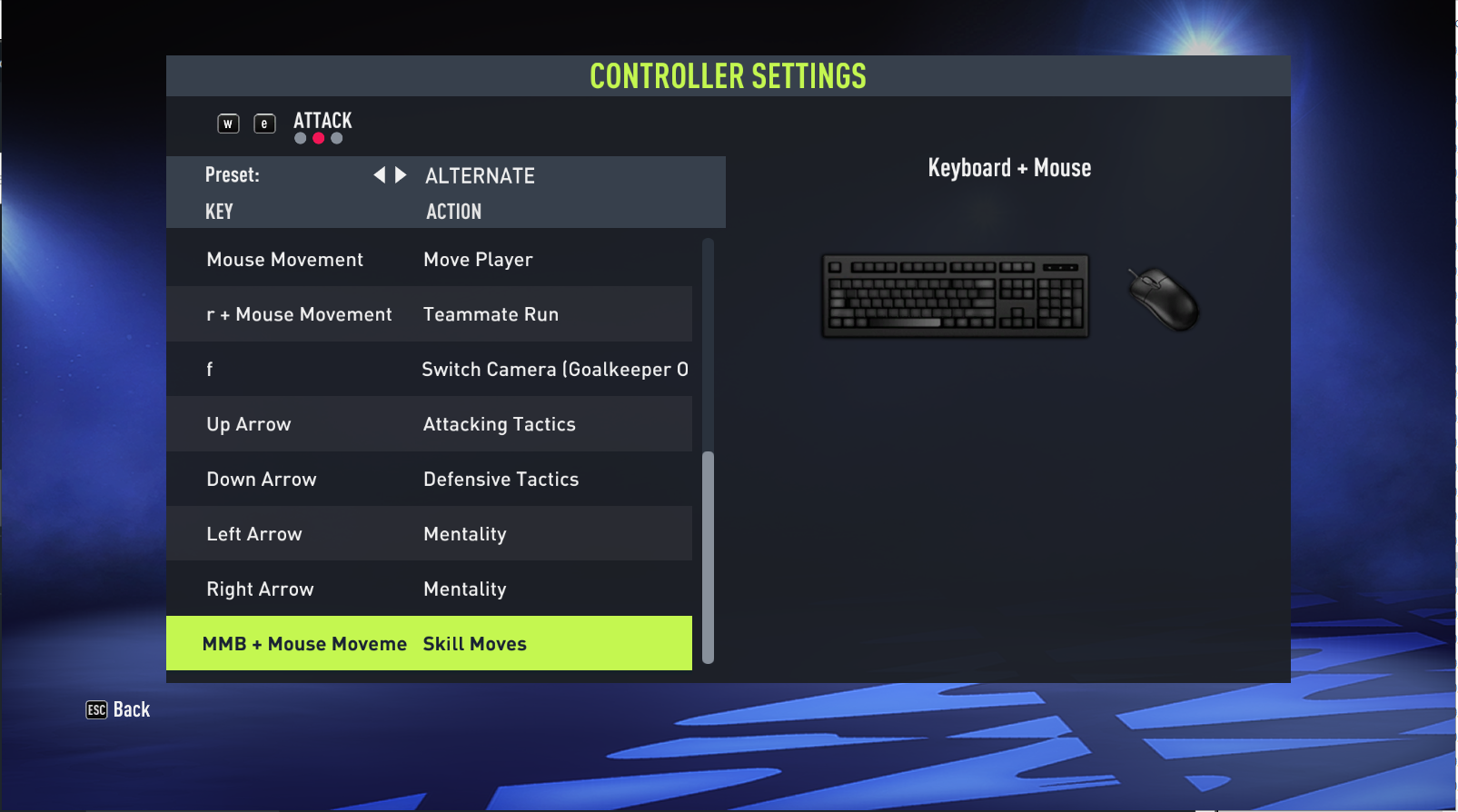Viewport: 1458px width, 812px height.
Task: Click Back at the bottom left
Action: coord(131,709)
